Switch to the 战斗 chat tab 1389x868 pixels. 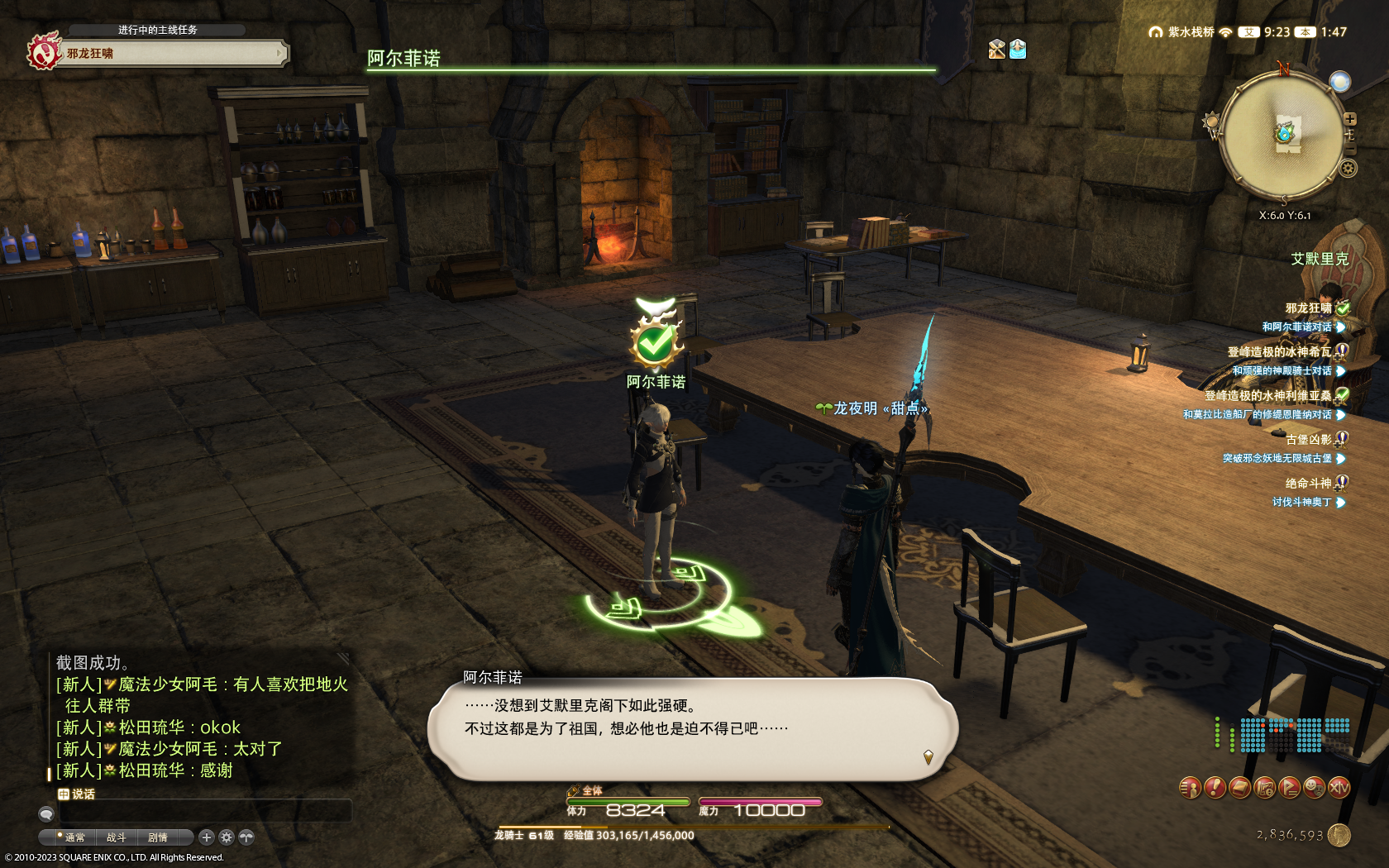click(x=116, y=837)
